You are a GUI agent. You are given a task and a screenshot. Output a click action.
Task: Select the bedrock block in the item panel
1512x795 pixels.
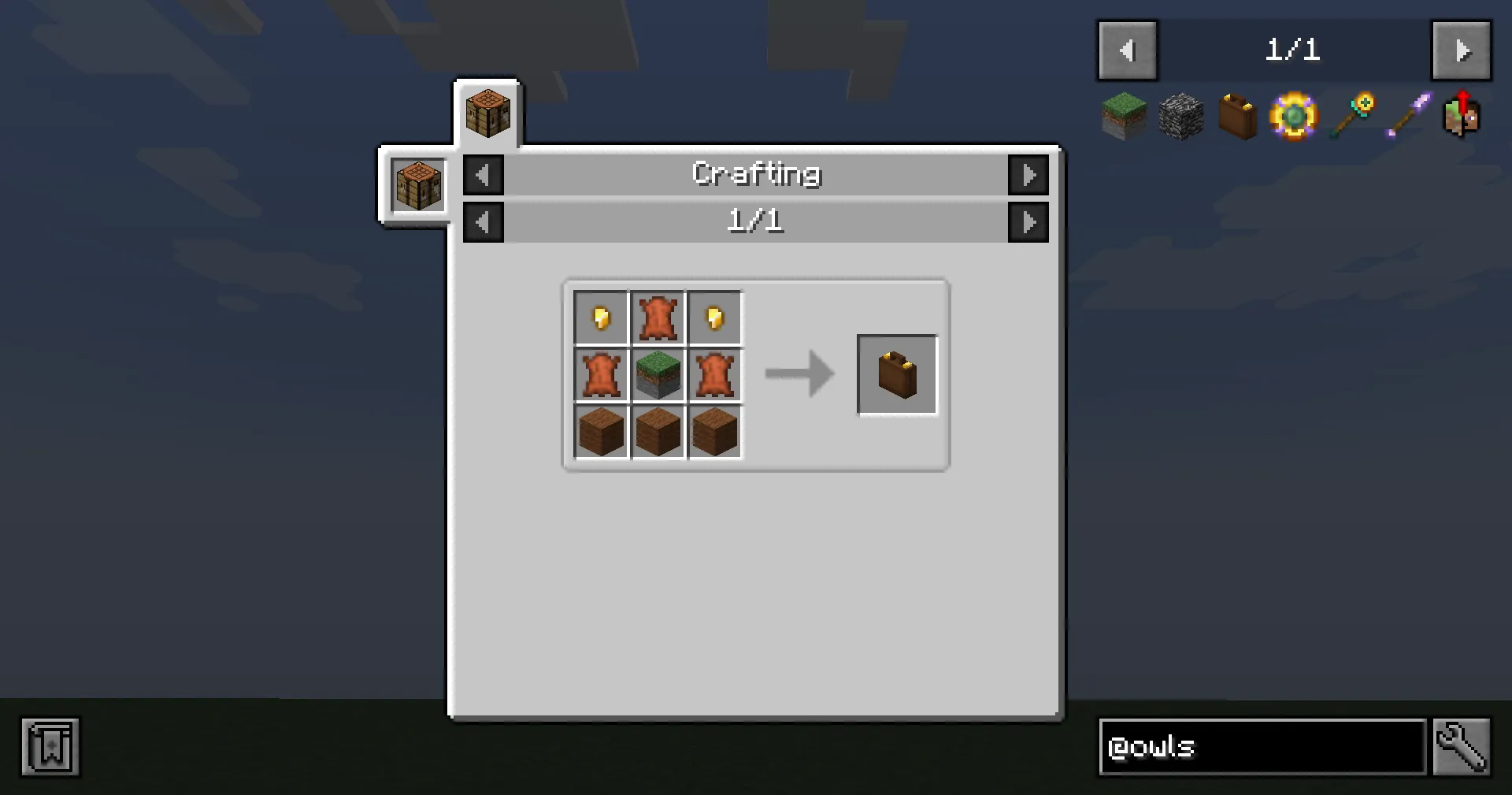coord(1180,117)
